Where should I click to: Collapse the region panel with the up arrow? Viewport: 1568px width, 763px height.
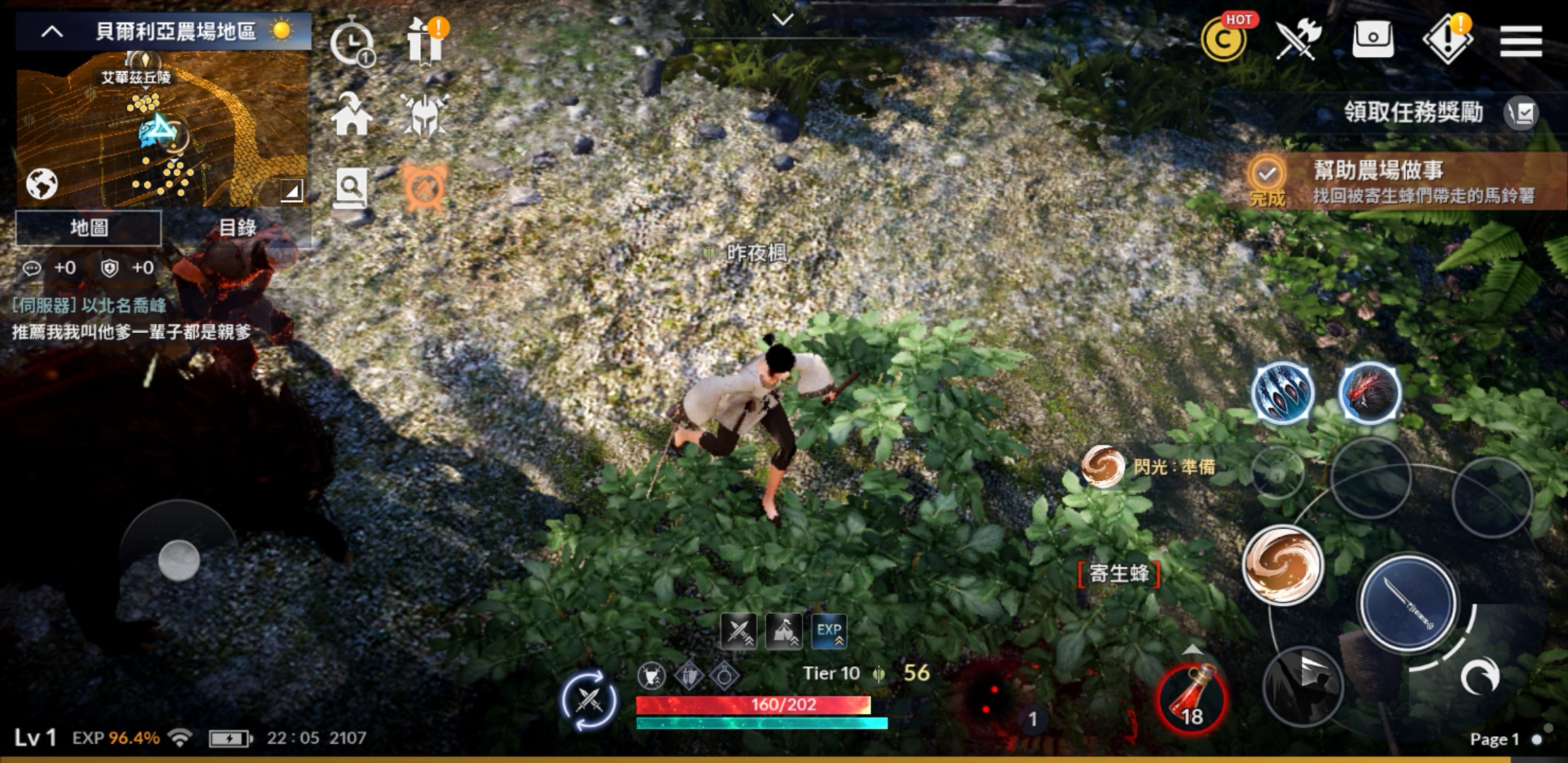pos(51,31)
